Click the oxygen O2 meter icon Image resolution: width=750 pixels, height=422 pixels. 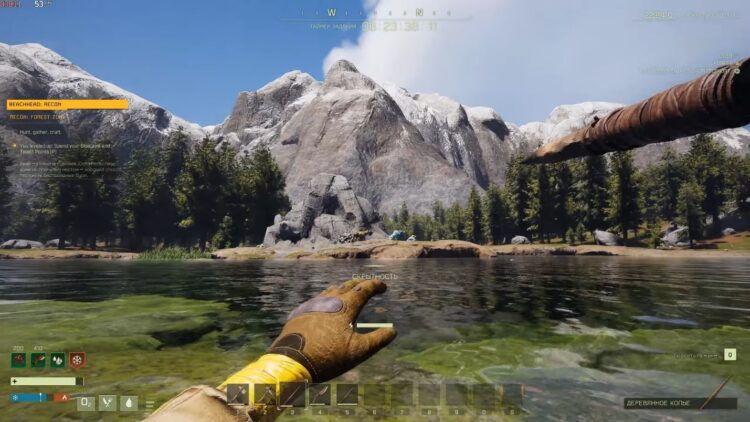86,403
